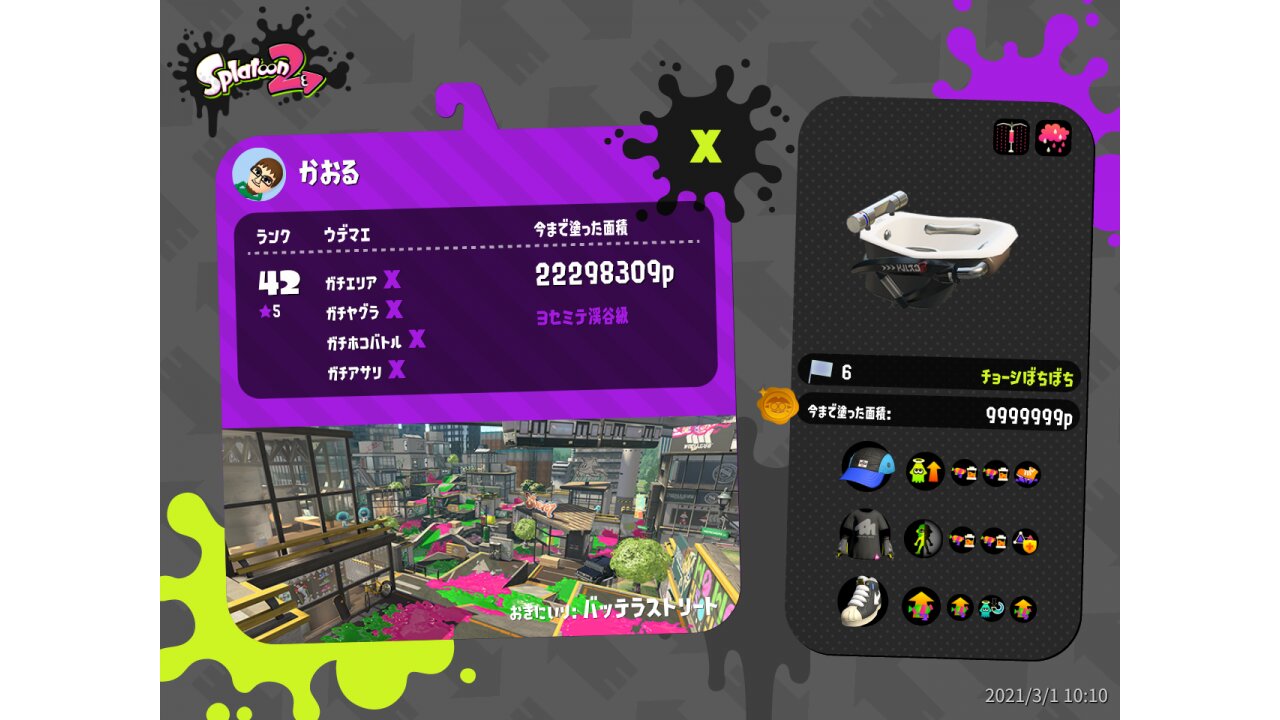Choose the Ink Storm special icon
1280x720 pixels.
pyautogui.click(x=1053, y=138)
